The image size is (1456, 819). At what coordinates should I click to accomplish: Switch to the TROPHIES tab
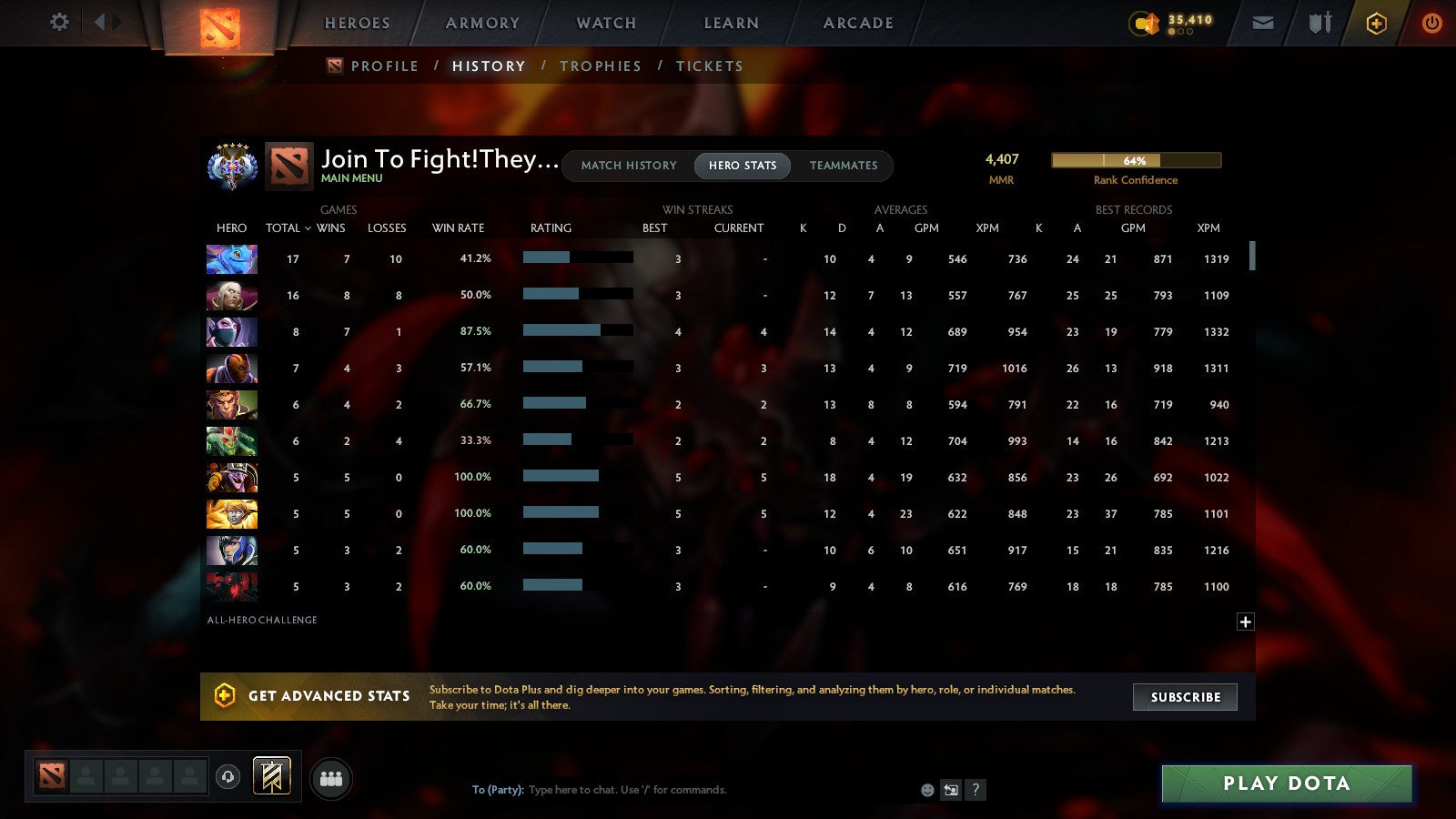(x=601, y=66)
